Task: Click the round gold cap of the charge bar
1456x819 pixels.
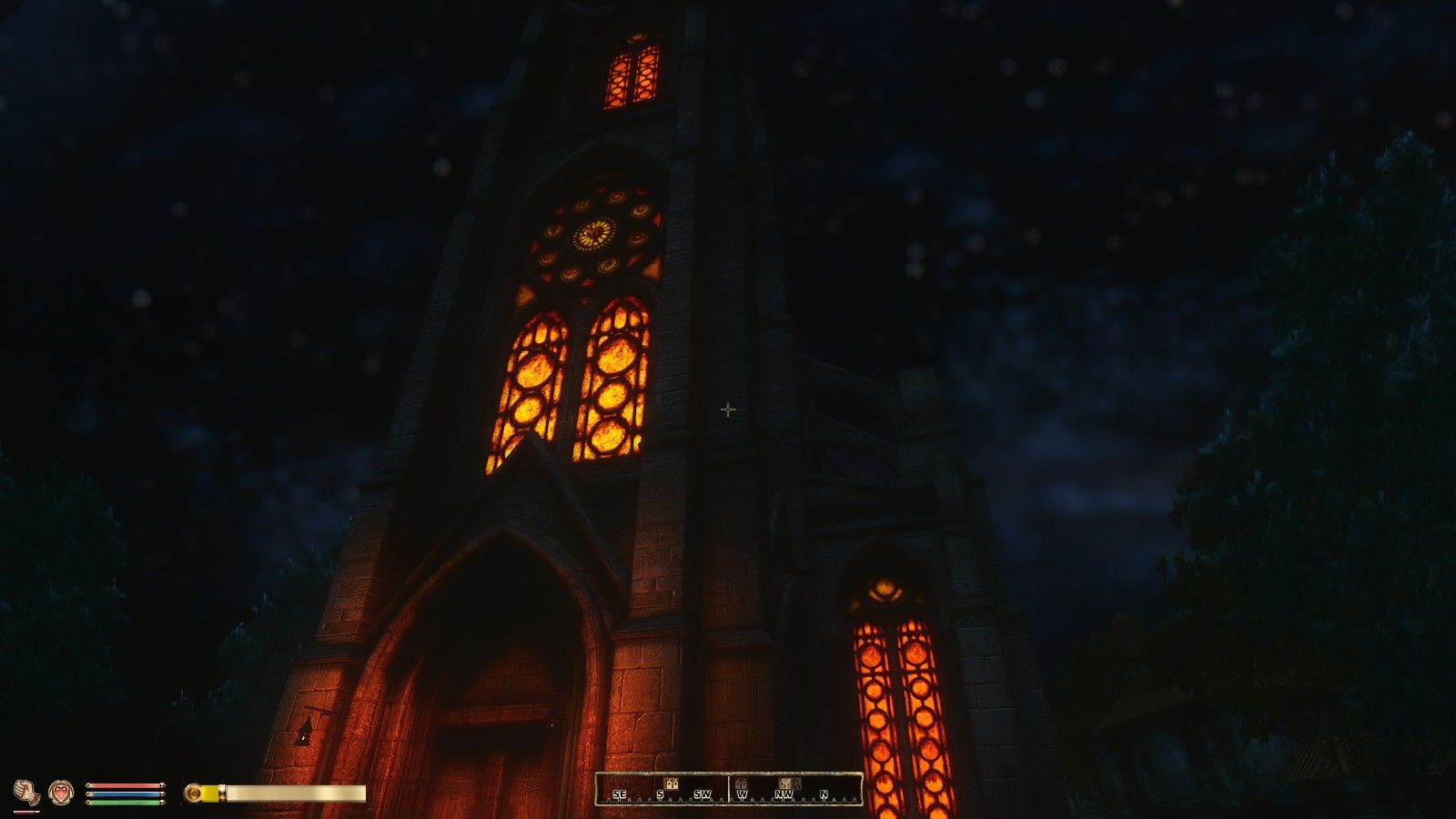Action: click(193, 792)
